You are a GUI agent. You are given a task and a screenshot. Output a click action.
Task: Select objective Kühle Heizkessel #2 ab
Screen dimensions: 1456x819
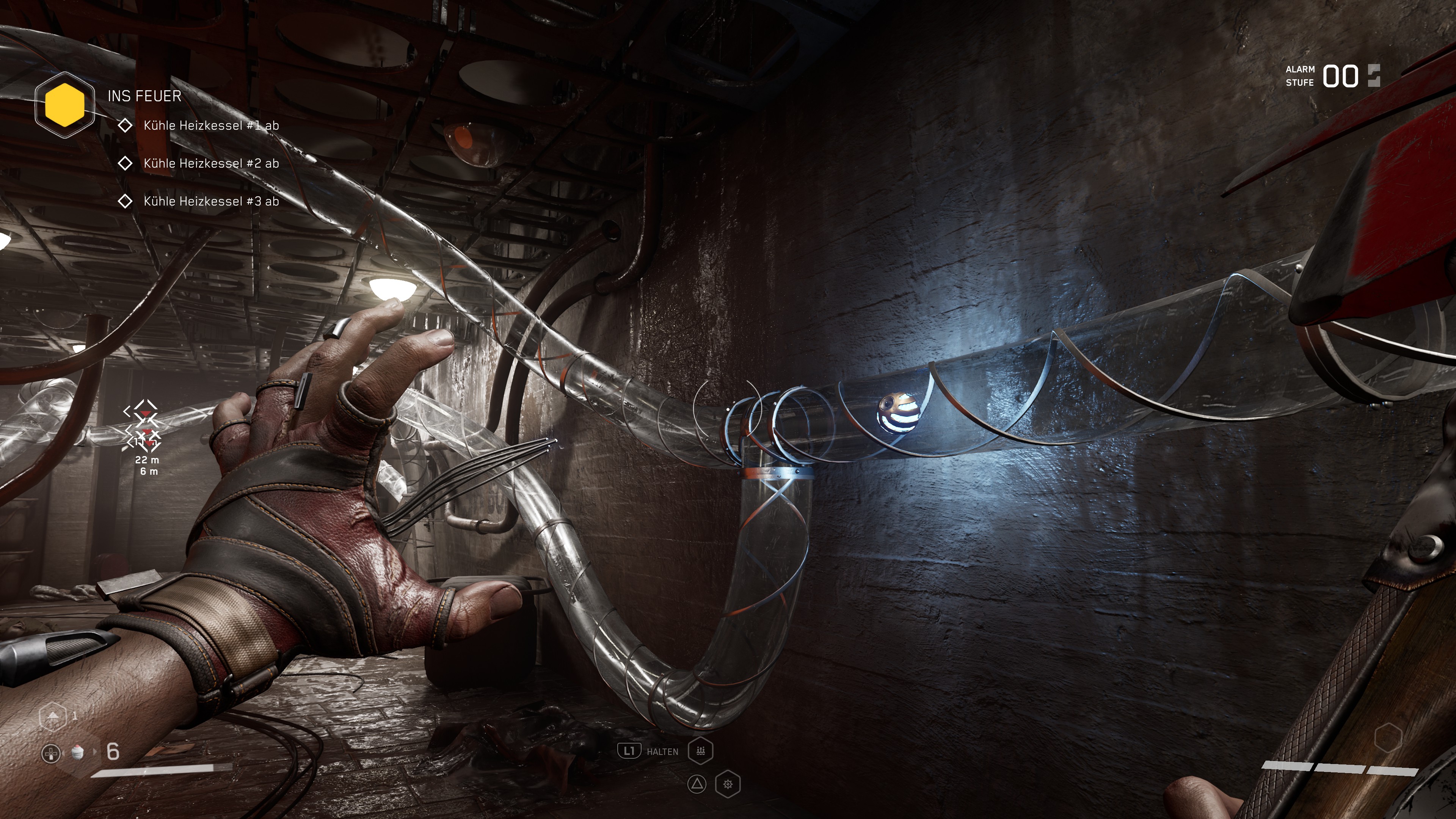click(210, 163)
